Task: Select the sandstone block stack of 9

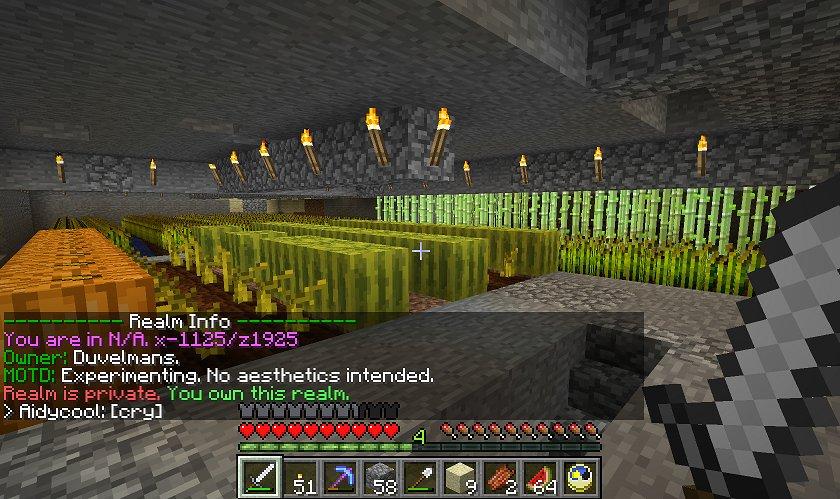Action: coord(460,476)
